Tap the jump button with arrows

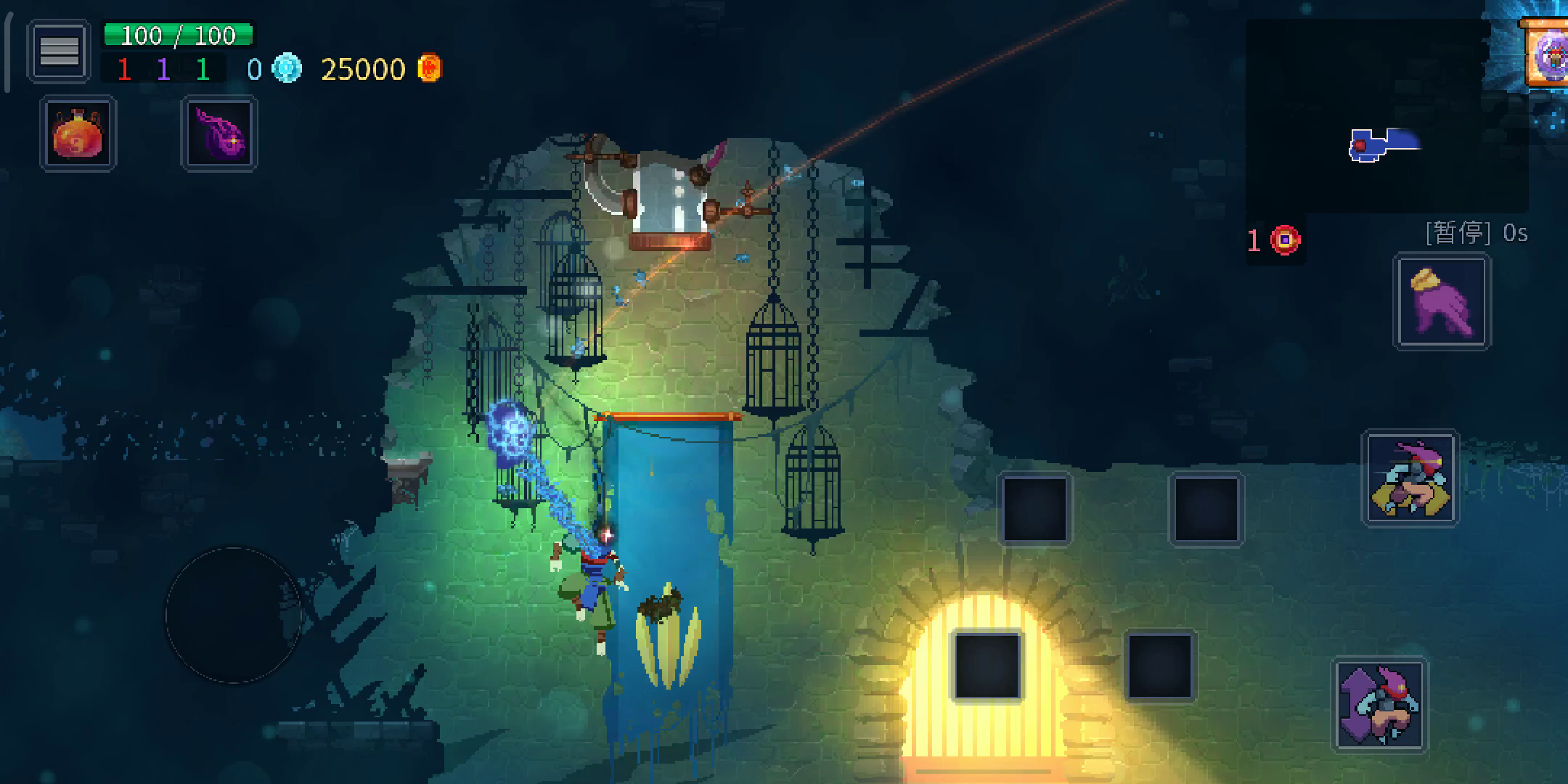click(x=1379, y=705)
